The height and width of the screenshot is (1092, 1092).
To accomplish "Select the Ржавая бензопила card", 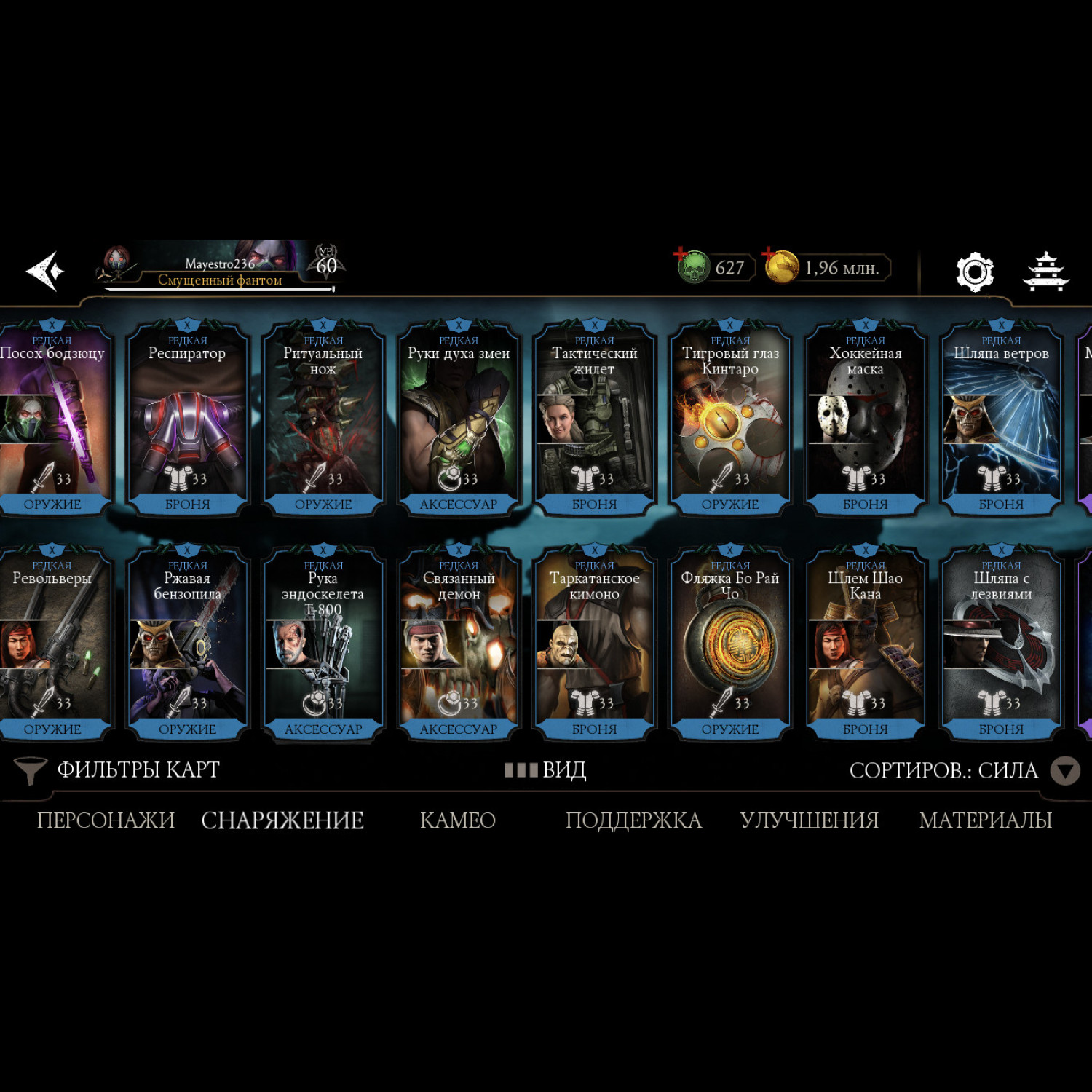I will 187,644.
